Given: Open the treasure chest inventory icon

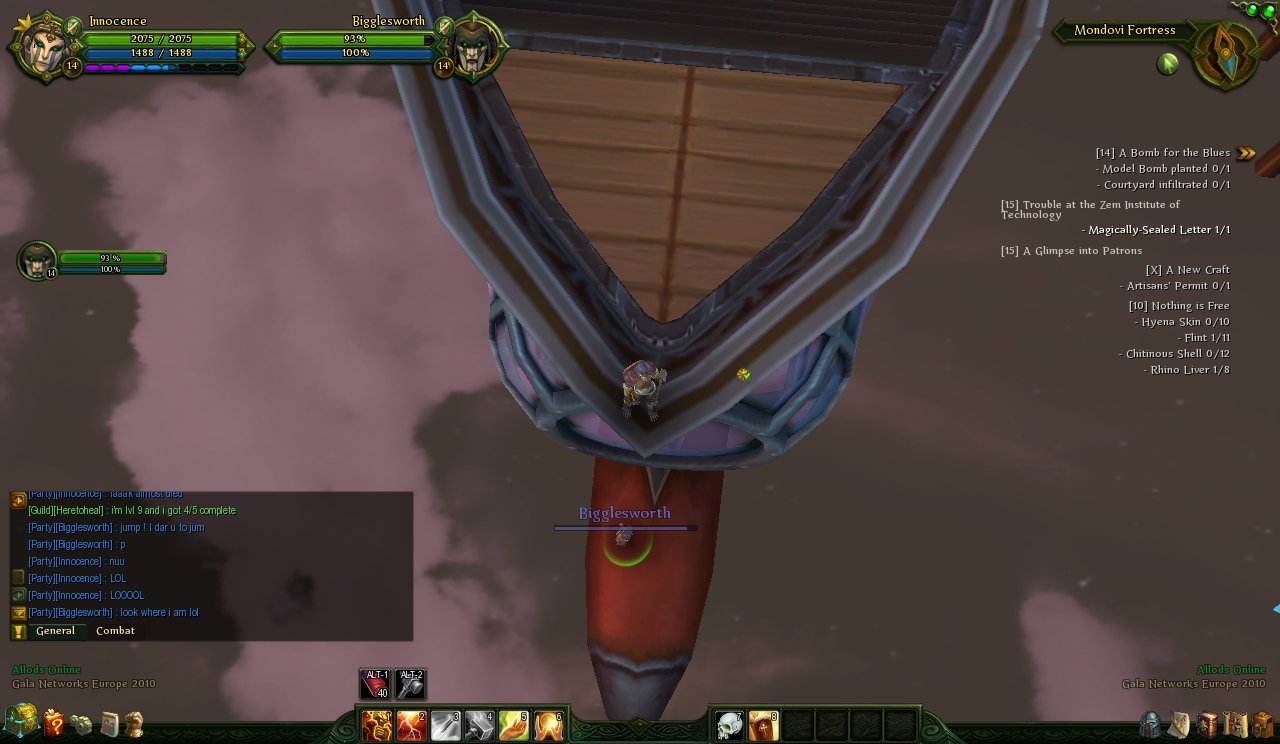Looking at the screenshot, I should [20, 722].
